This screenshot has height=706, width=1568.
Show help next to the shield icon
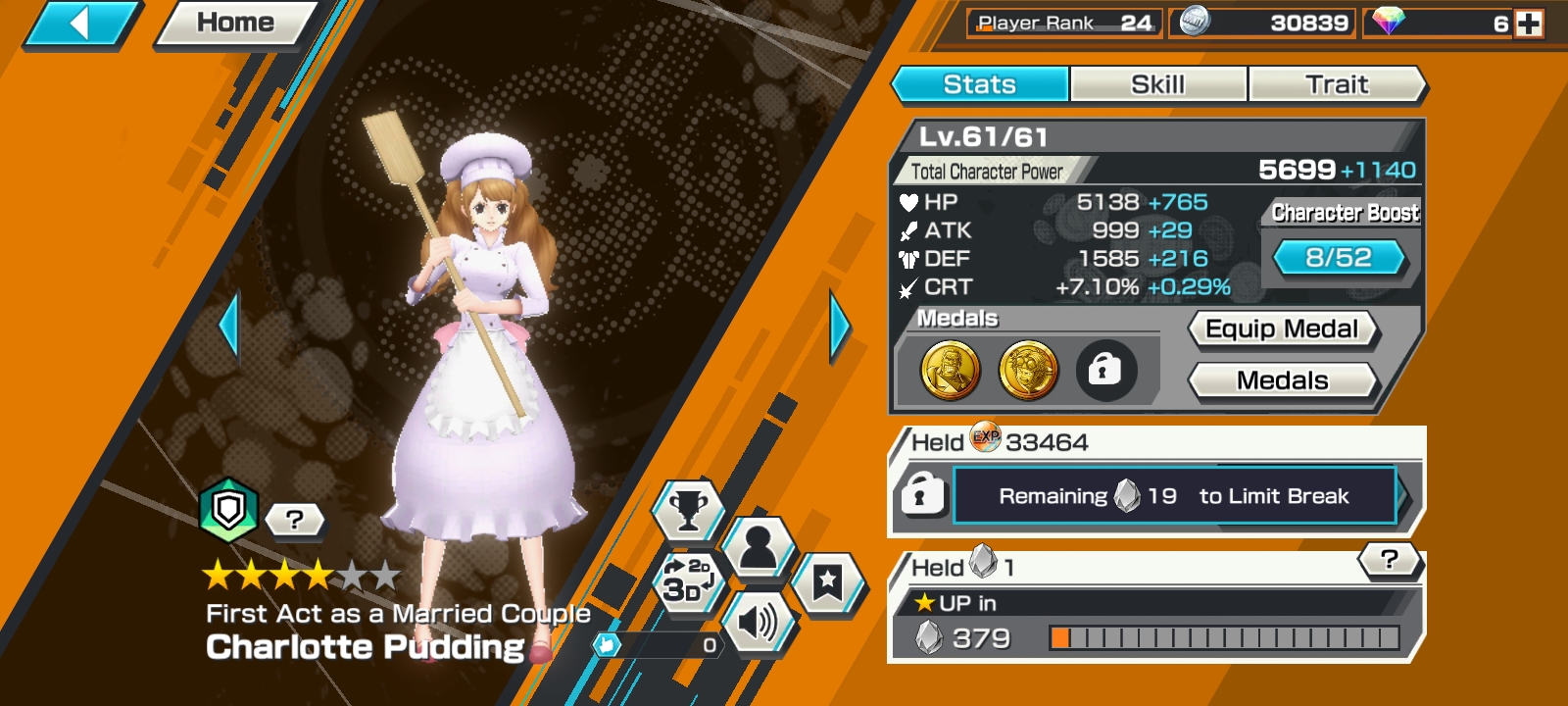click(294, 519)
